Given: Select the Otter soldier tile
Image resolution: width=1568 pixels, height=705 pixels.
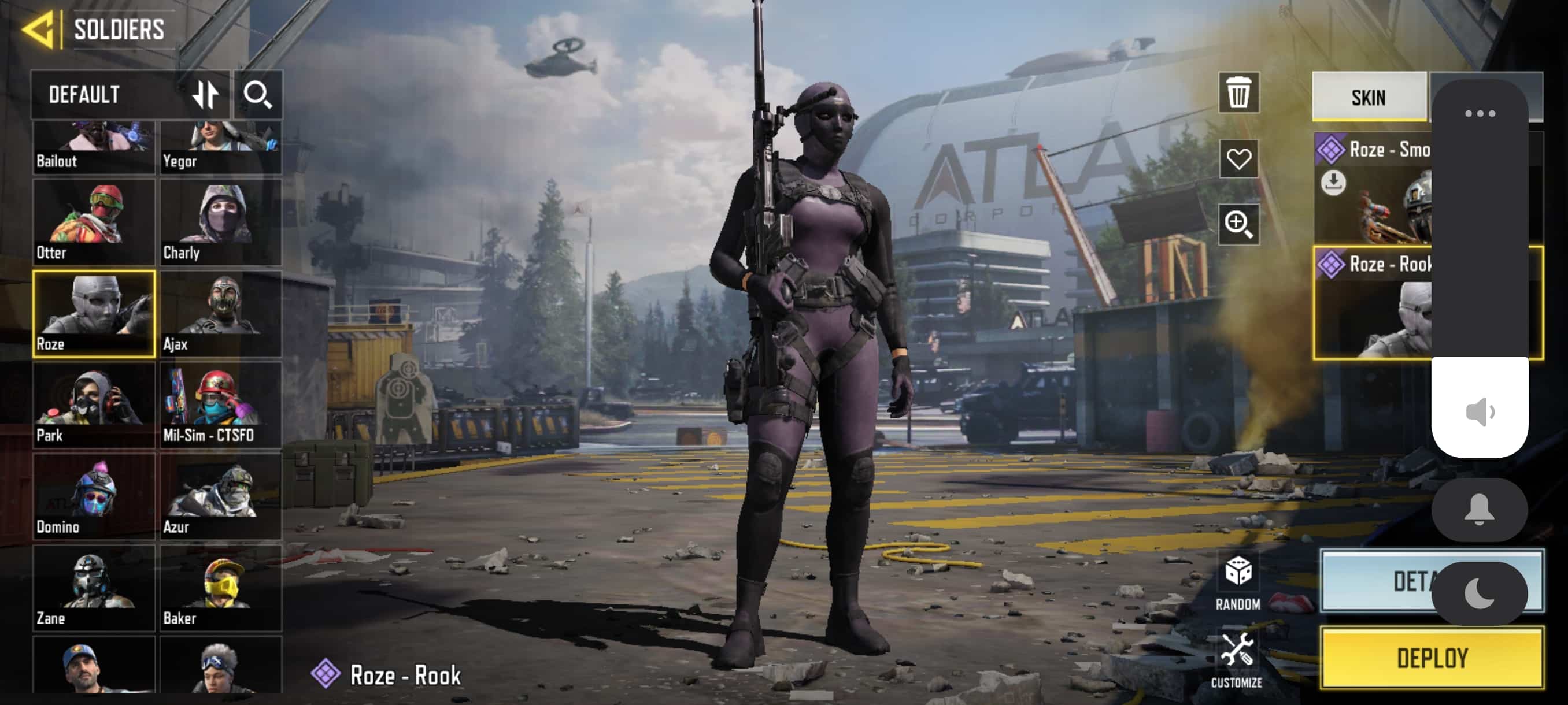Looking at the screenshot, I should 94,221.
